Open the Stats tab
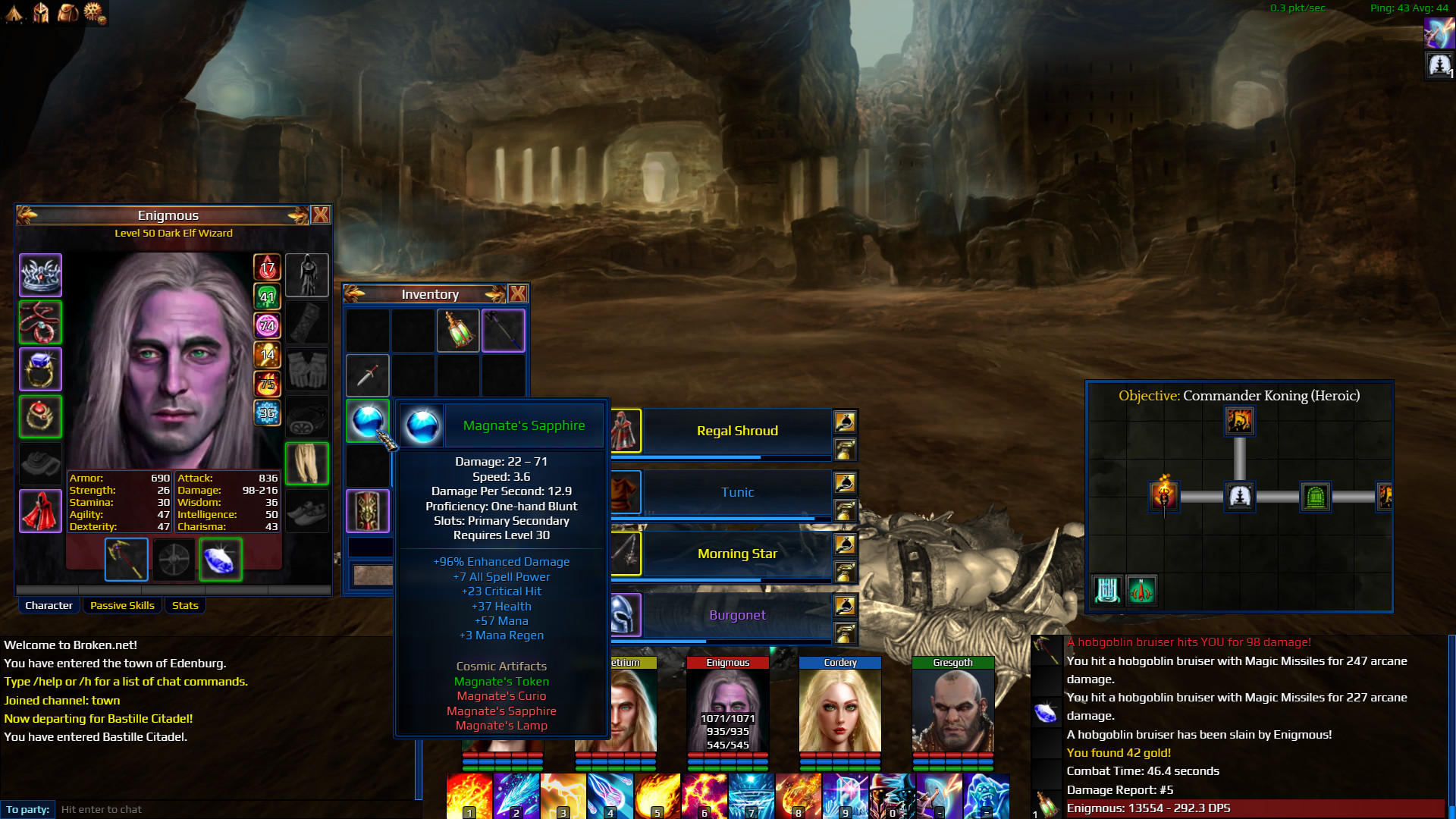The width and height of the screenshot is (1456, 819). (185, 605)
